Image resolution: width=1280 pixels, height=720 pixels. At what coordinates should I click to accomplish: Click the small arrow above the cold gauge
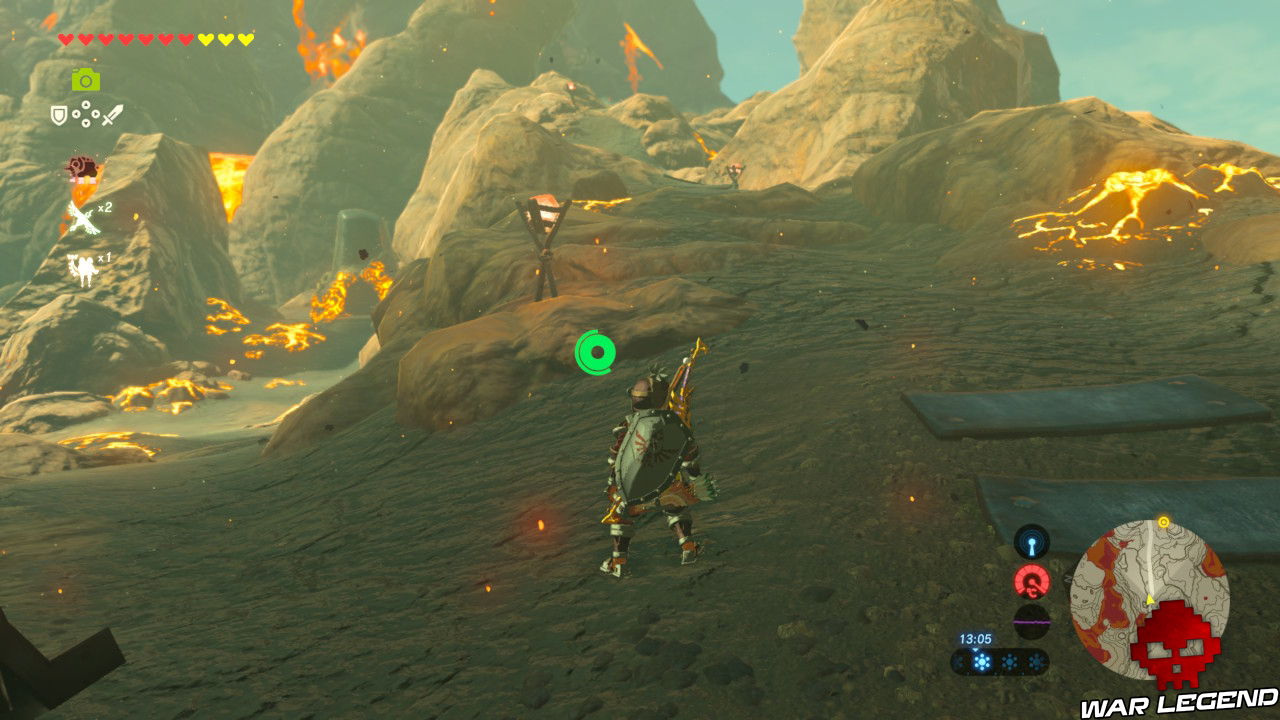point(976,650)
